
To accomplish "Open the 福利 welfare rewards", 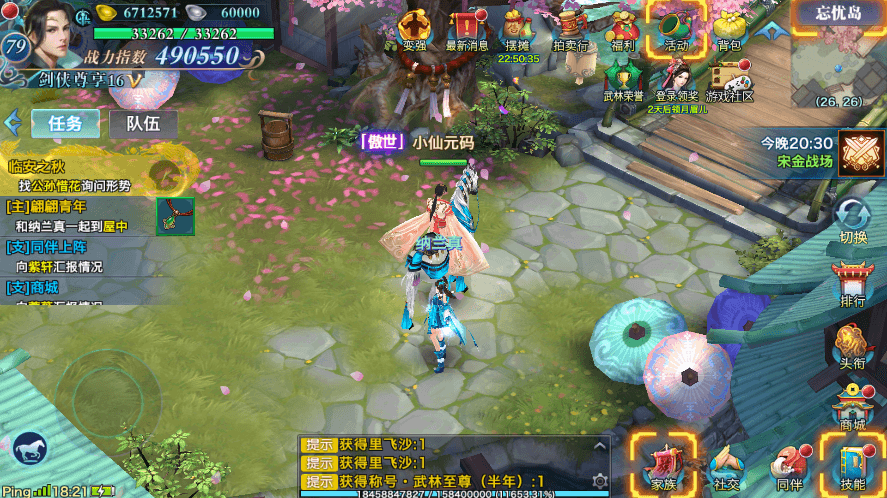I will pos(622,28).
